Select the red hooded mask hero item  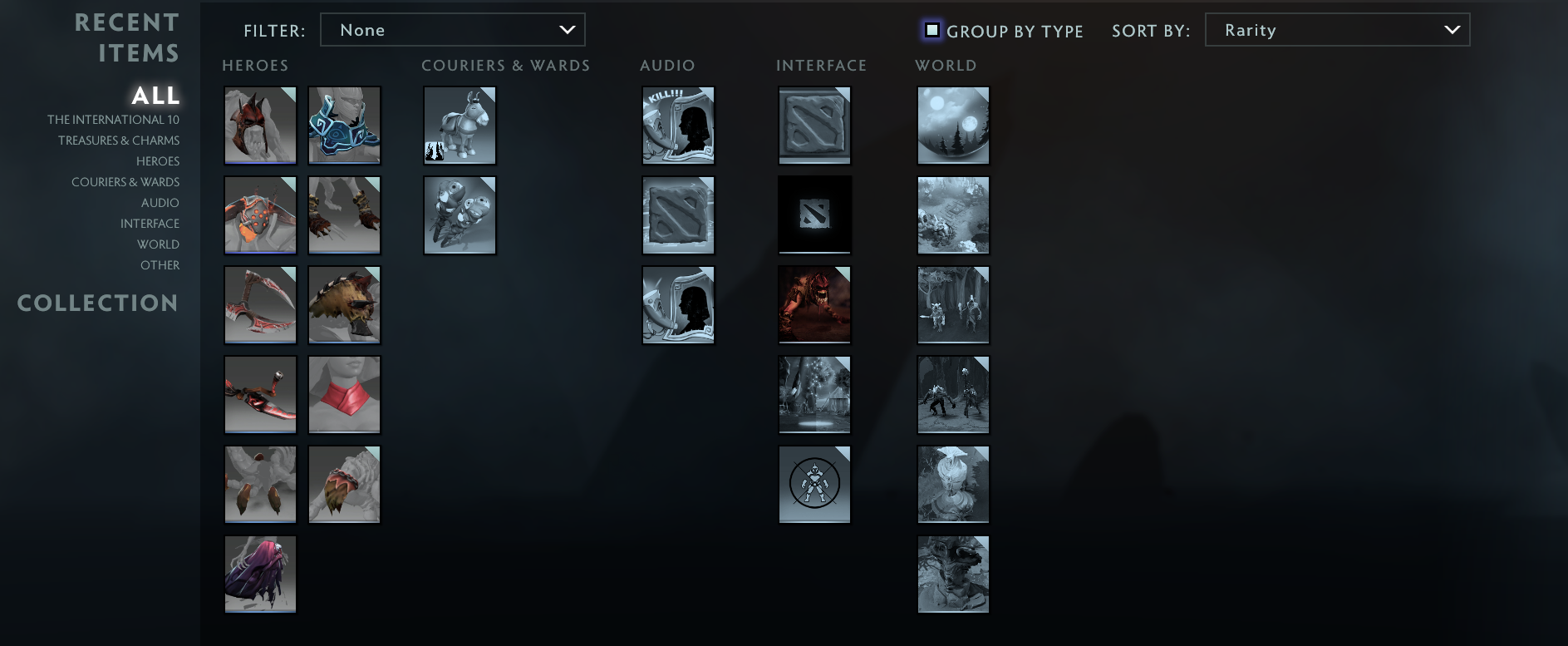point(260,125)
